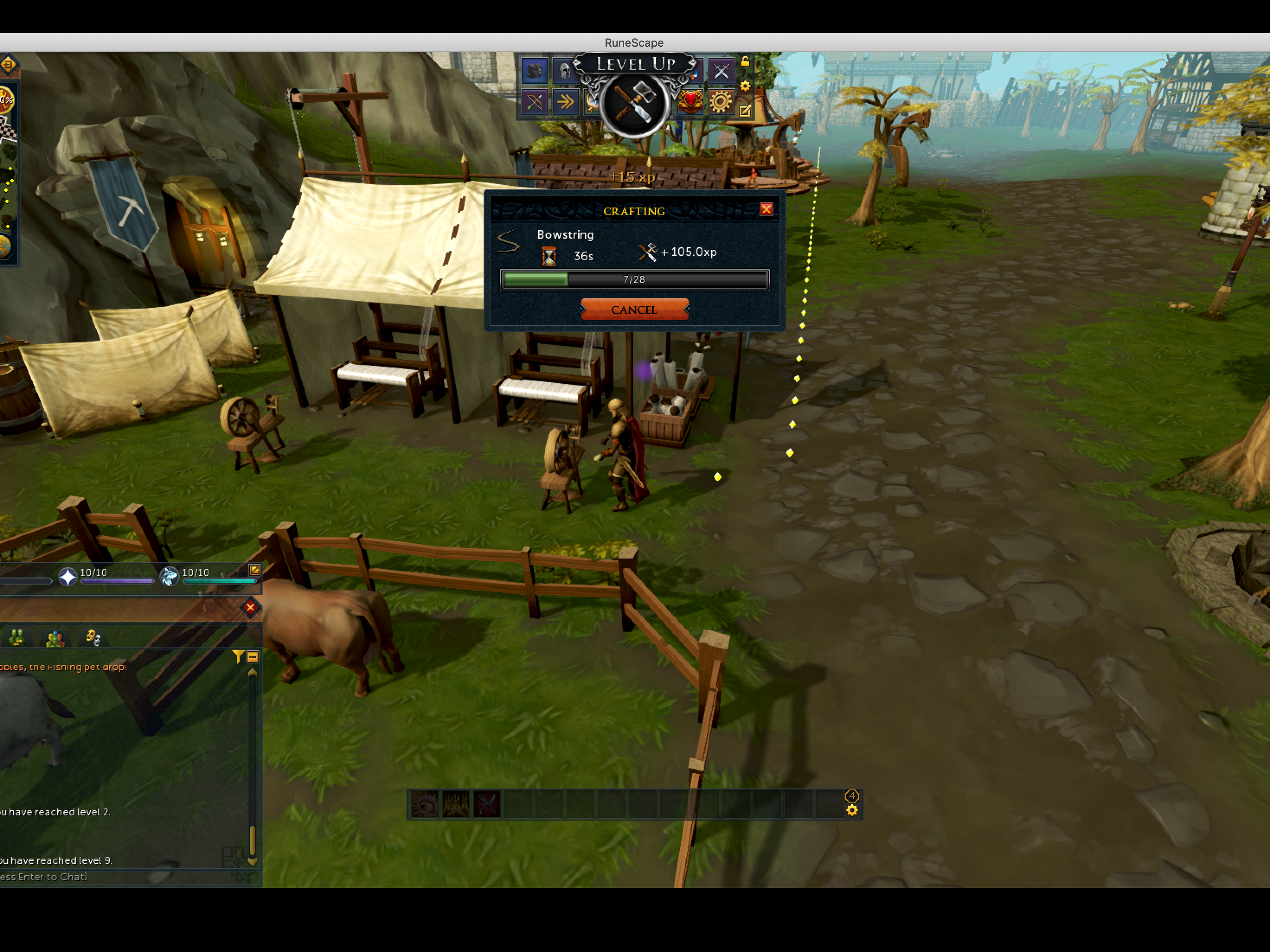Activate the eye ability on action bar
Screen dimensions: 1270x952
pos(425,804)
